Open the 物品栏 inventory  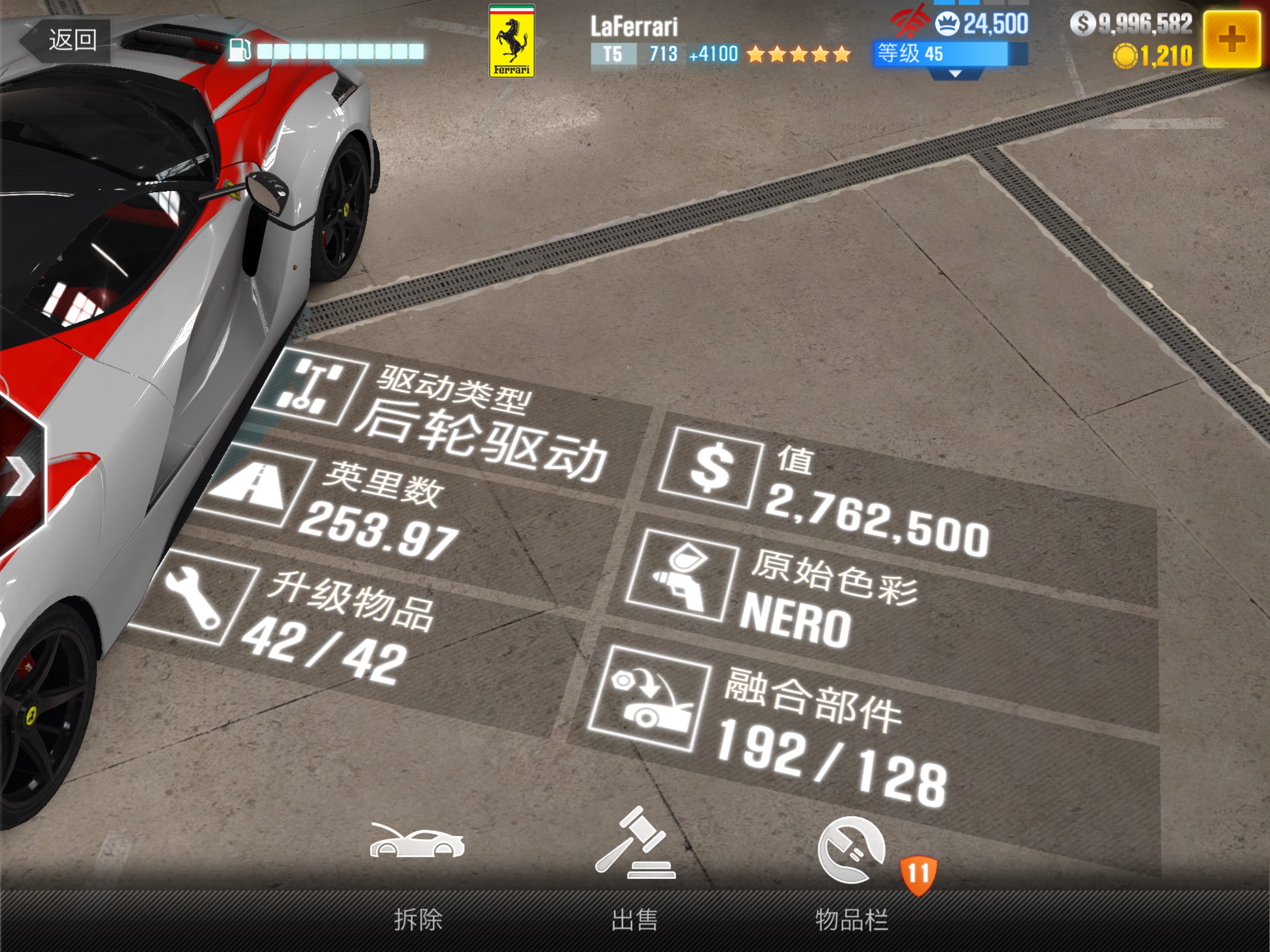852,873
